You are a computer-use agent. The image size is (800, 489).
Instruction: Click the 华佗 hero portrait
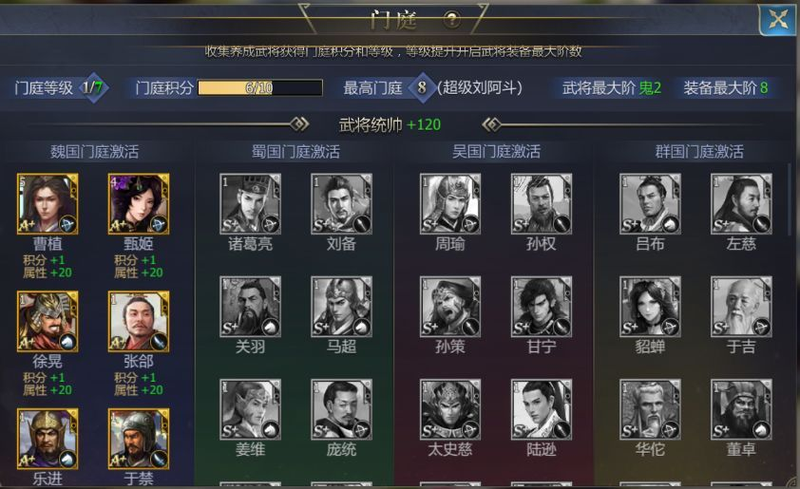[650, 410]
